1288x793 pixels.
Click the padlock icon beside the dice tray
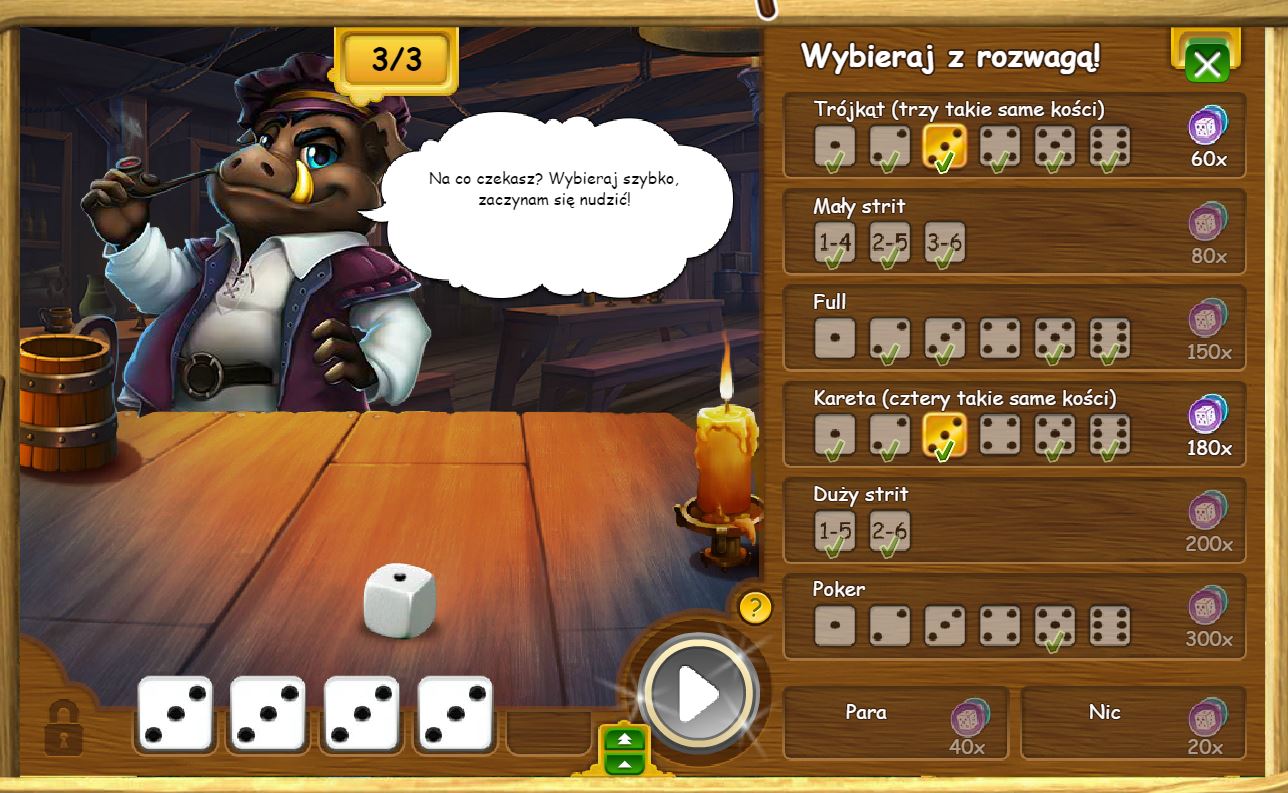[x=64, y=728]
